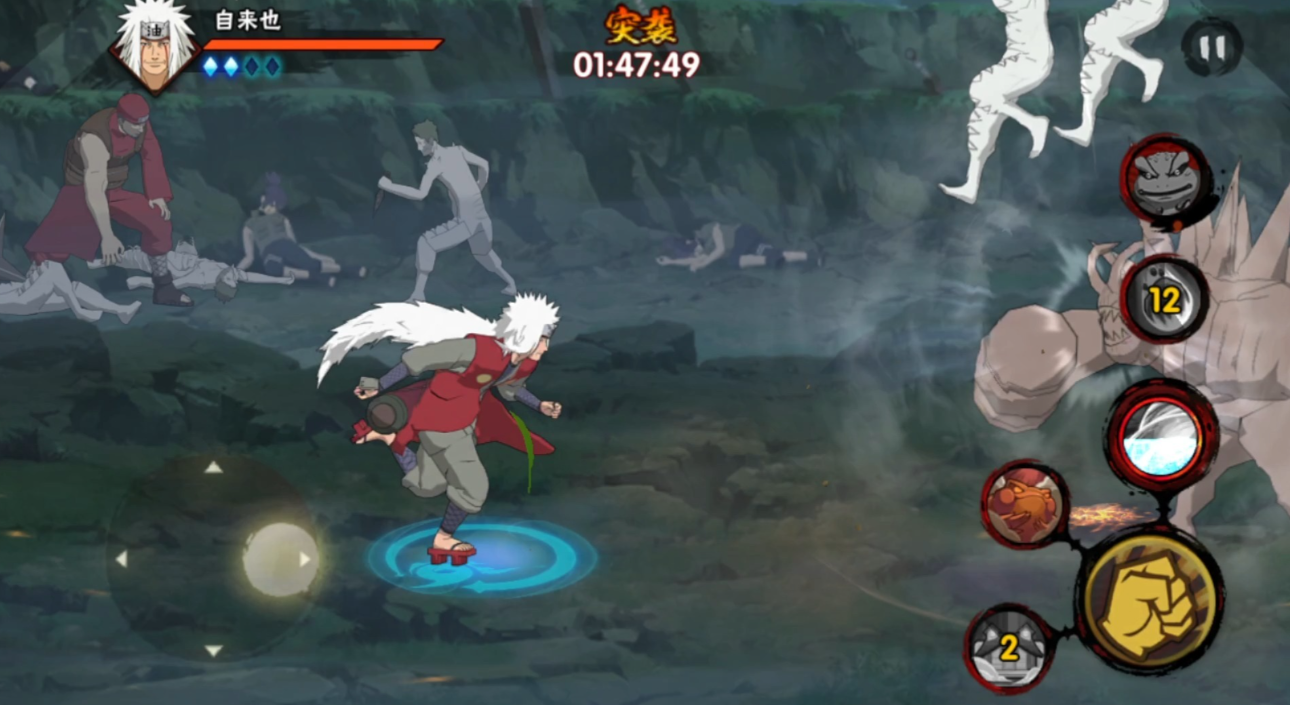Use the red toad fire skill
This screenshot has height=705, width=1290.
1025,503
